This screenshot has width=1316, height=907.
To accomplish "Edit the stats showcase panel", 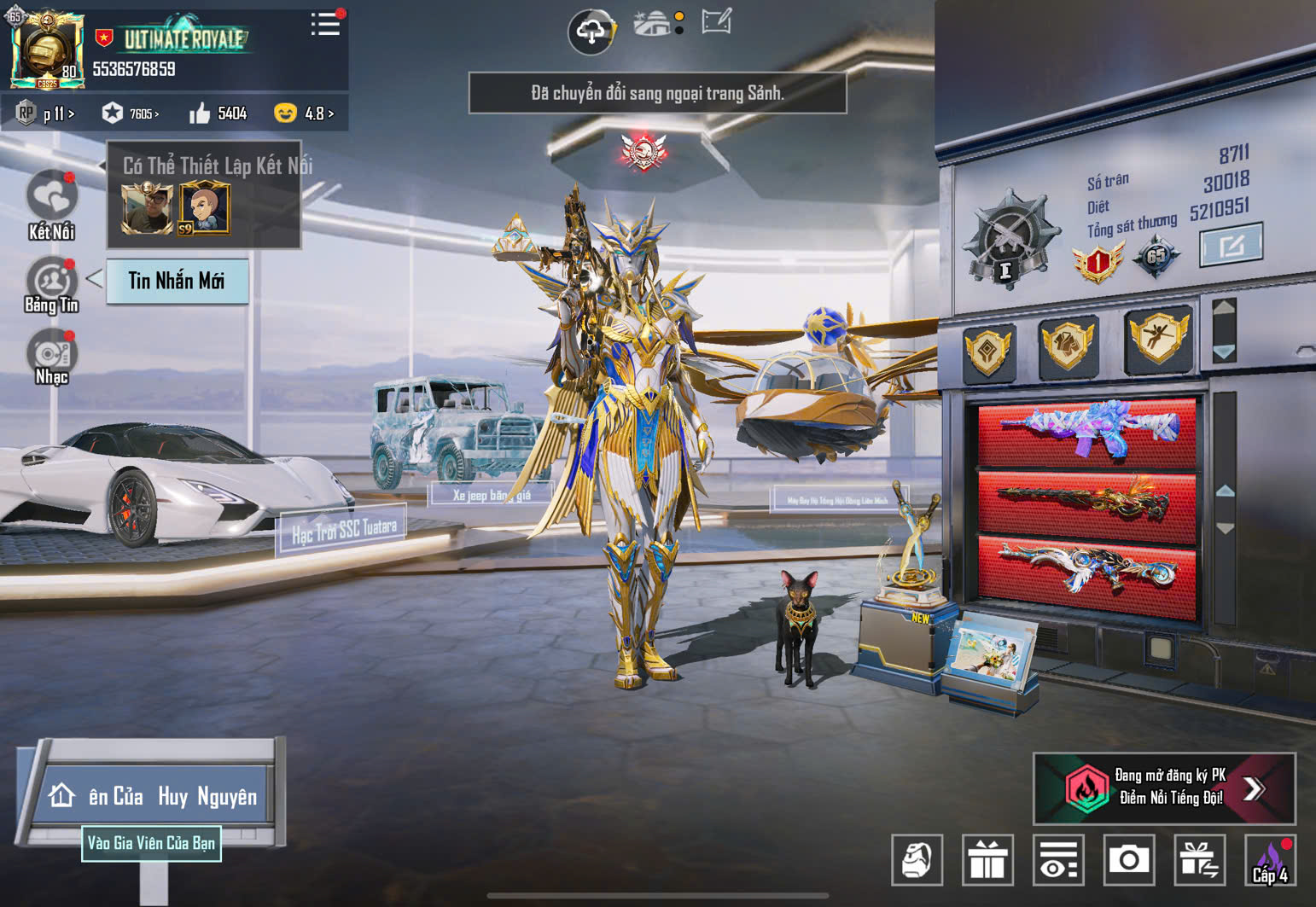I will [x=1231, y=246].
